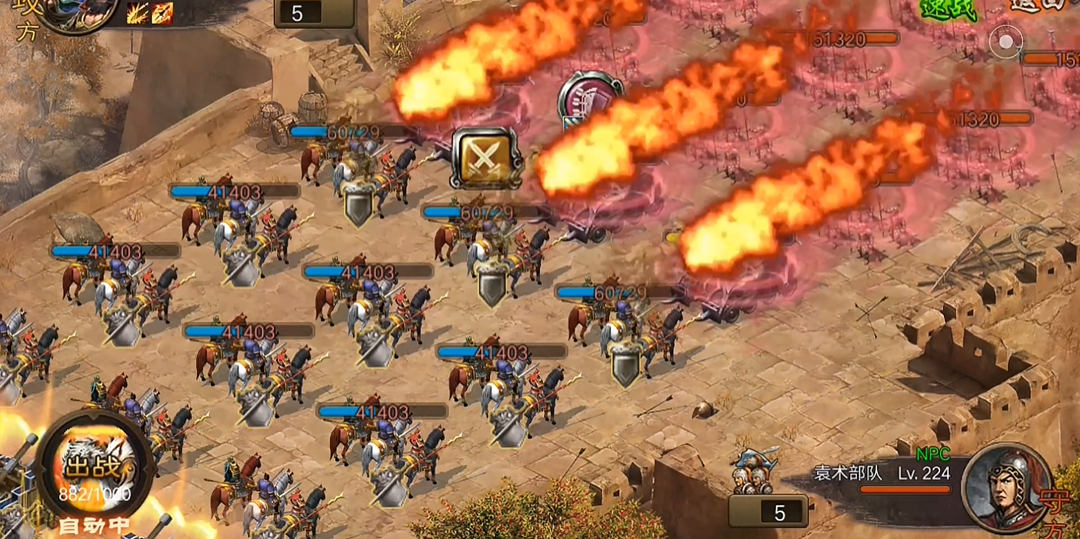This screenshot has width=1080, height=539.
Task: Tap the round crimson formation emblem
Action: pyautogui.click(x=589, y=99)
